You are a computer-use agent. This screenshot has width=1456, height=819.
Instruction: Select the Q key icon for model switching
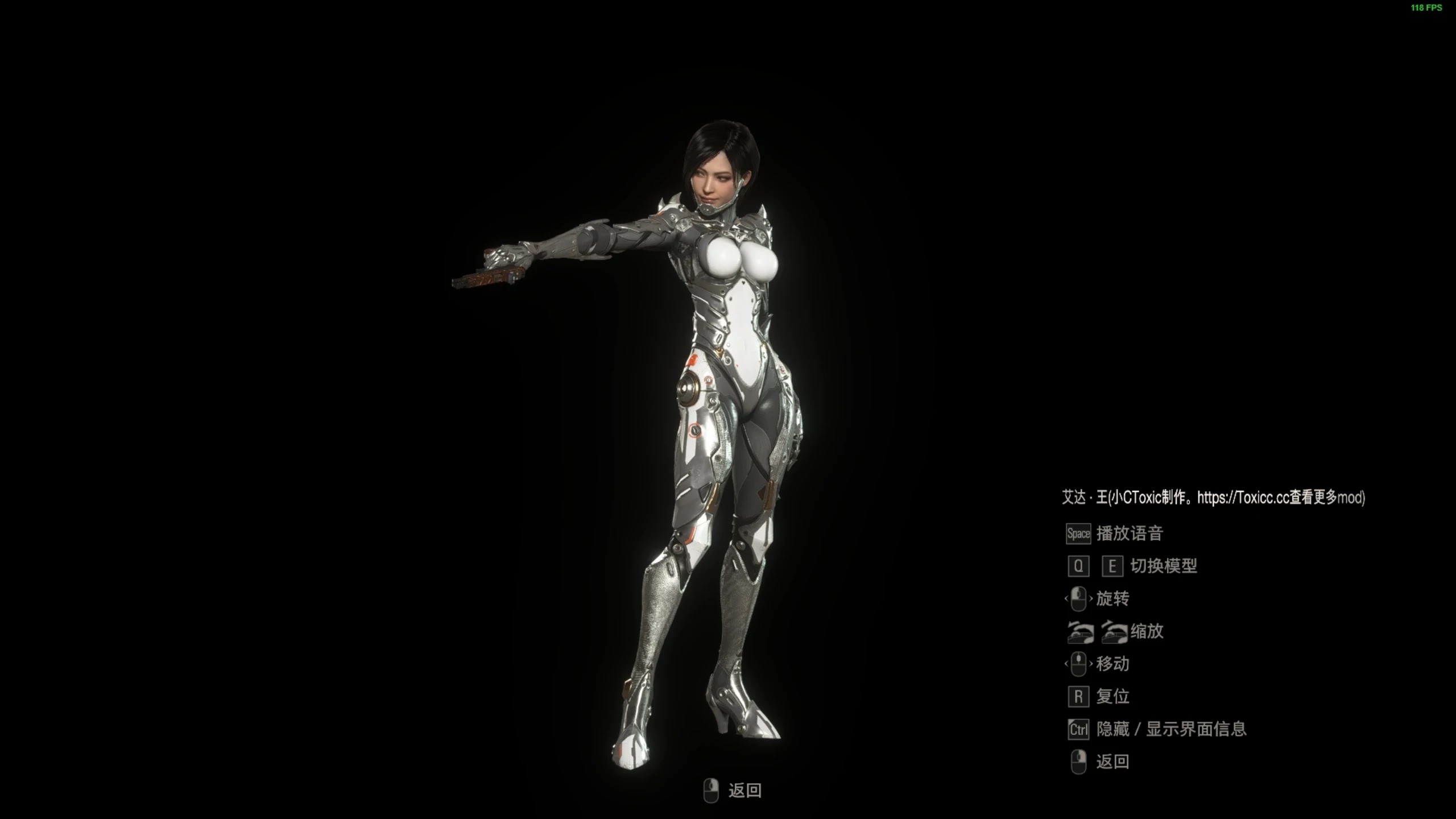tap(1078, 566)
